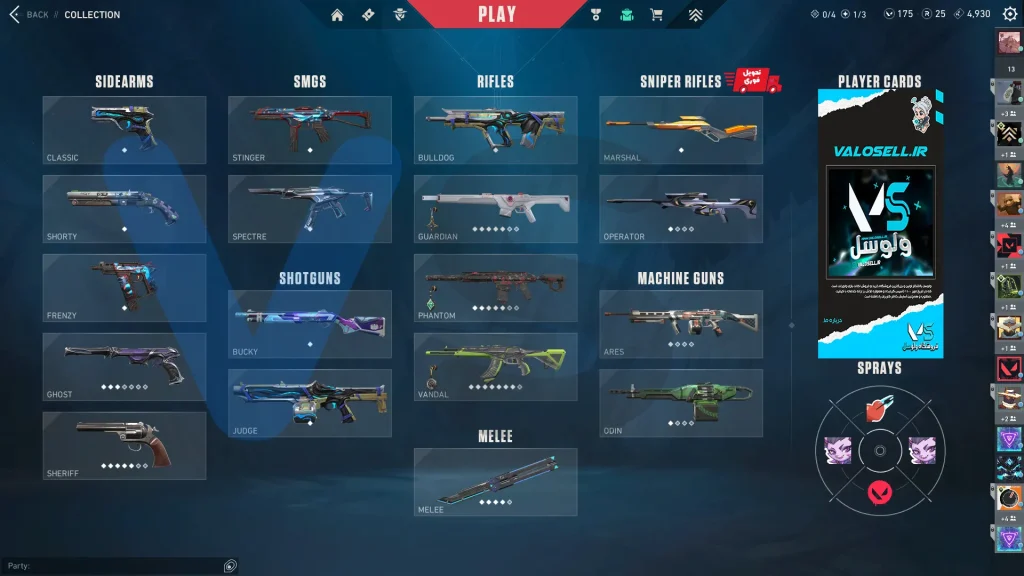Viewport: 1024px width, 576px height.
Task: Change the player card
Action: click(x=880, y=223)
